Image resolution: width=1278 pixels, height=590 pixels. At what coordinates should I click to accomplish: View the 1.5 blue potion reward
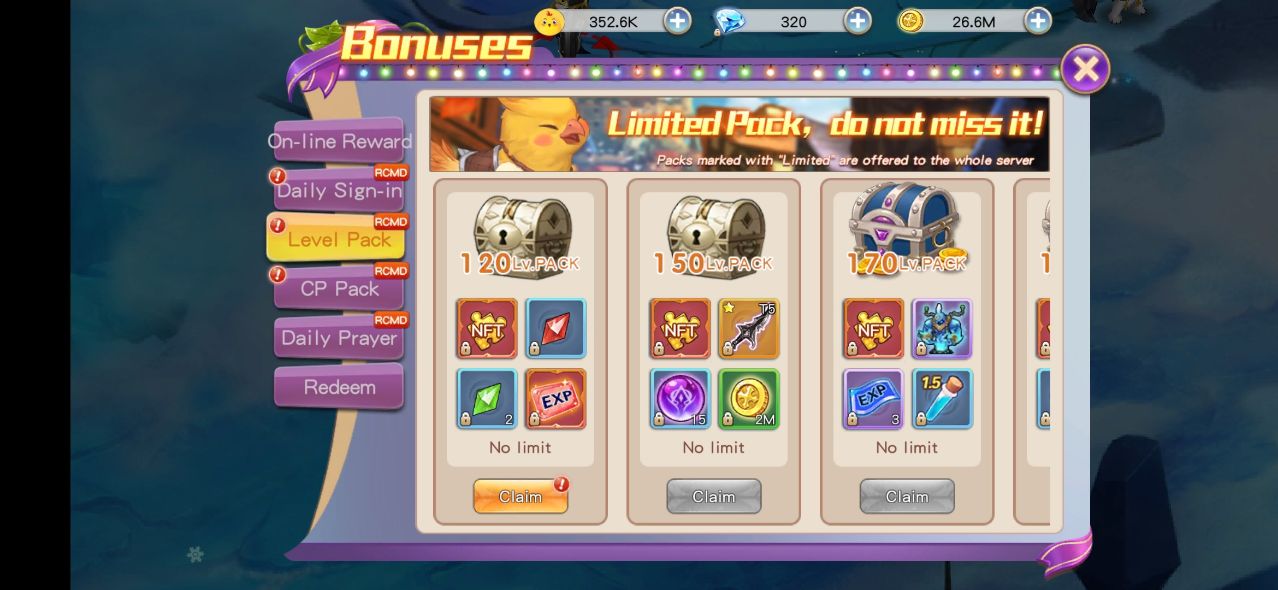coord(942,398)
